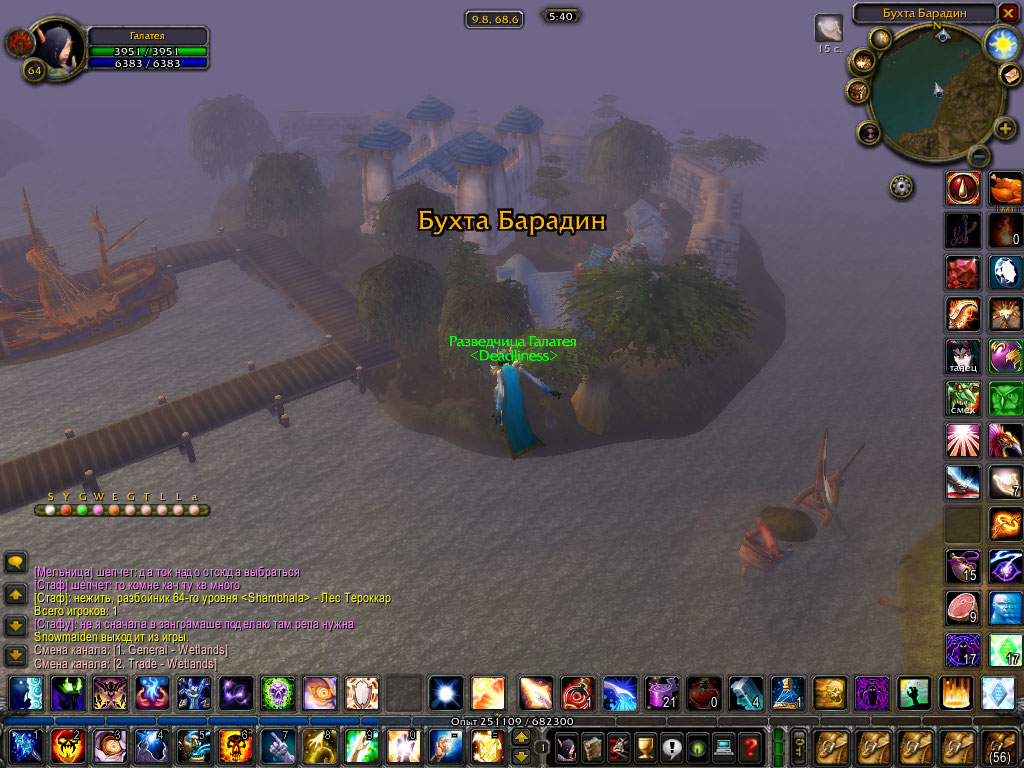Activate the green skull ability on action bar
Screen dimensions: 1024x768
point(277,692)
